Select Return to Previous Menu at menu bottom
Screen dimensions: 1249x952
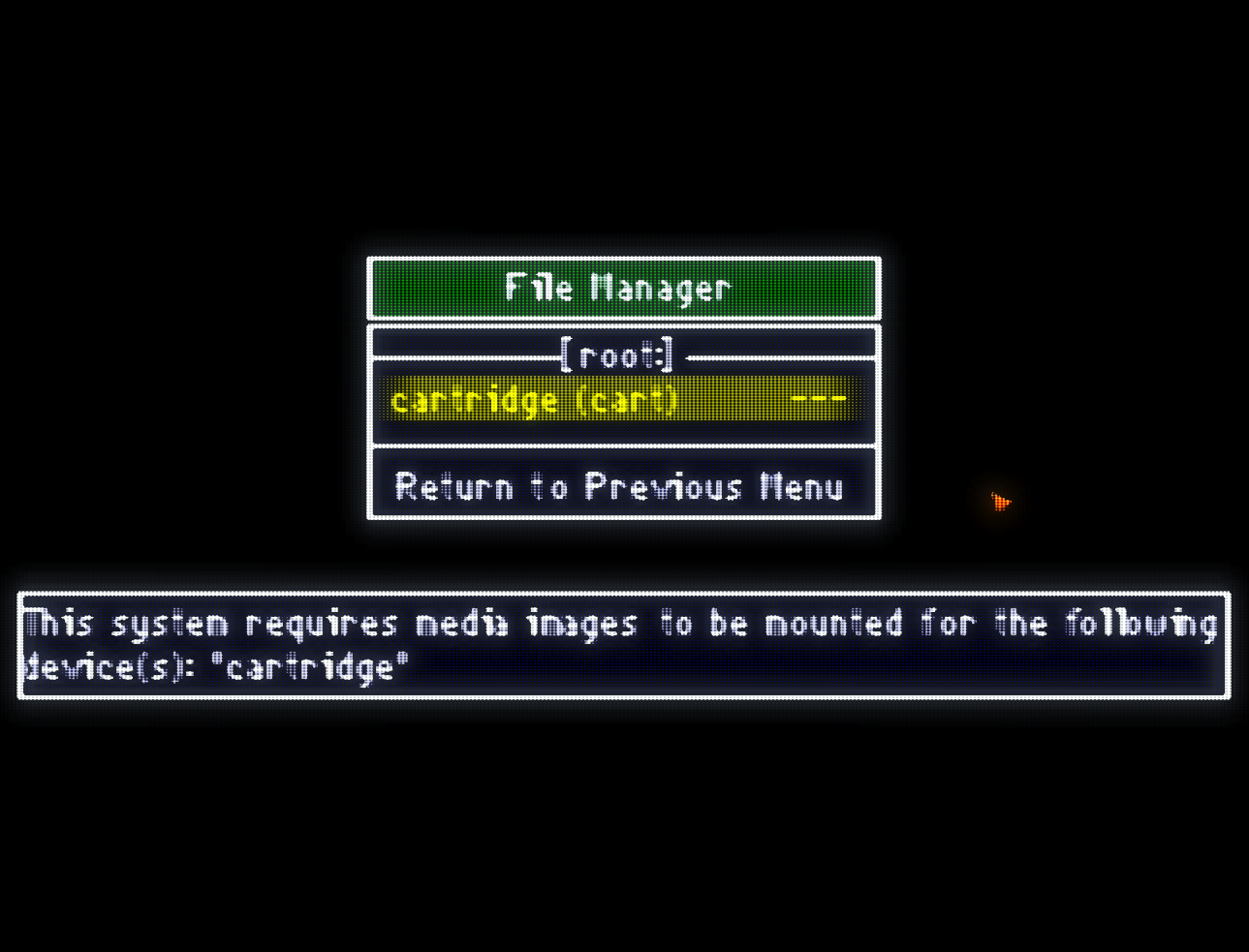[x=620, y=486]
